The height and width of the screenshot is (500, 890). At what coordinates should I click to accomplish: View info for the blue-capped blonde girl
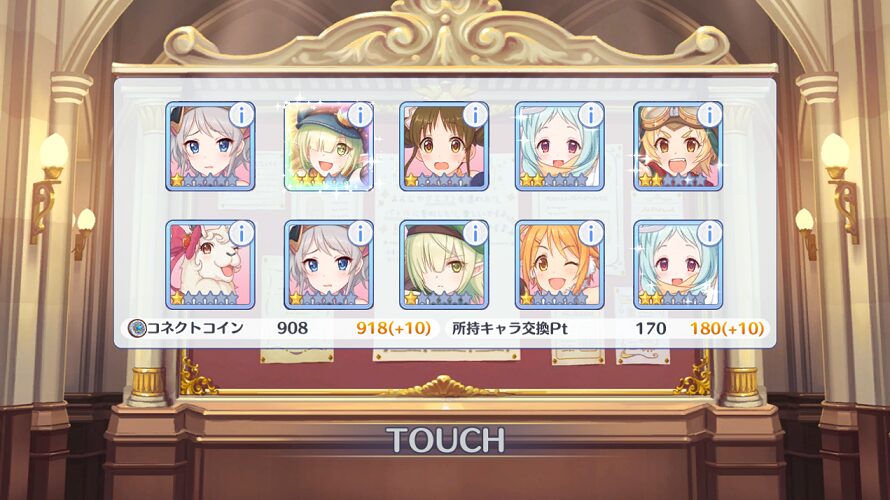click(x=359, y=114)
